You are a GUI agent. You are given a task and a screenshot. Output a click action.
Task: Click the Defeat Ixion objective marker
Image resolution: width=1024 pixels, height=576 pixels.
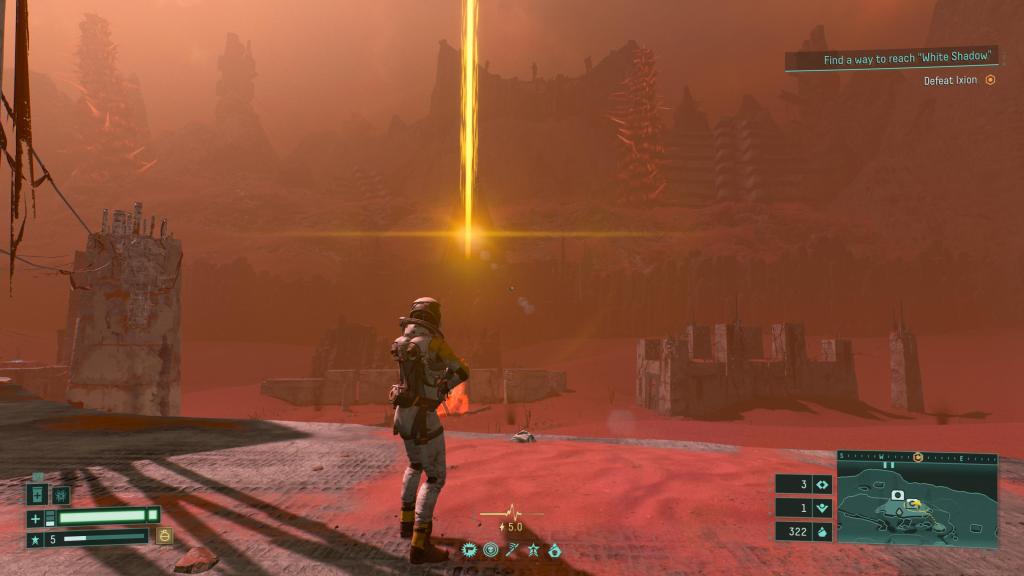click(x=990, y=80)
